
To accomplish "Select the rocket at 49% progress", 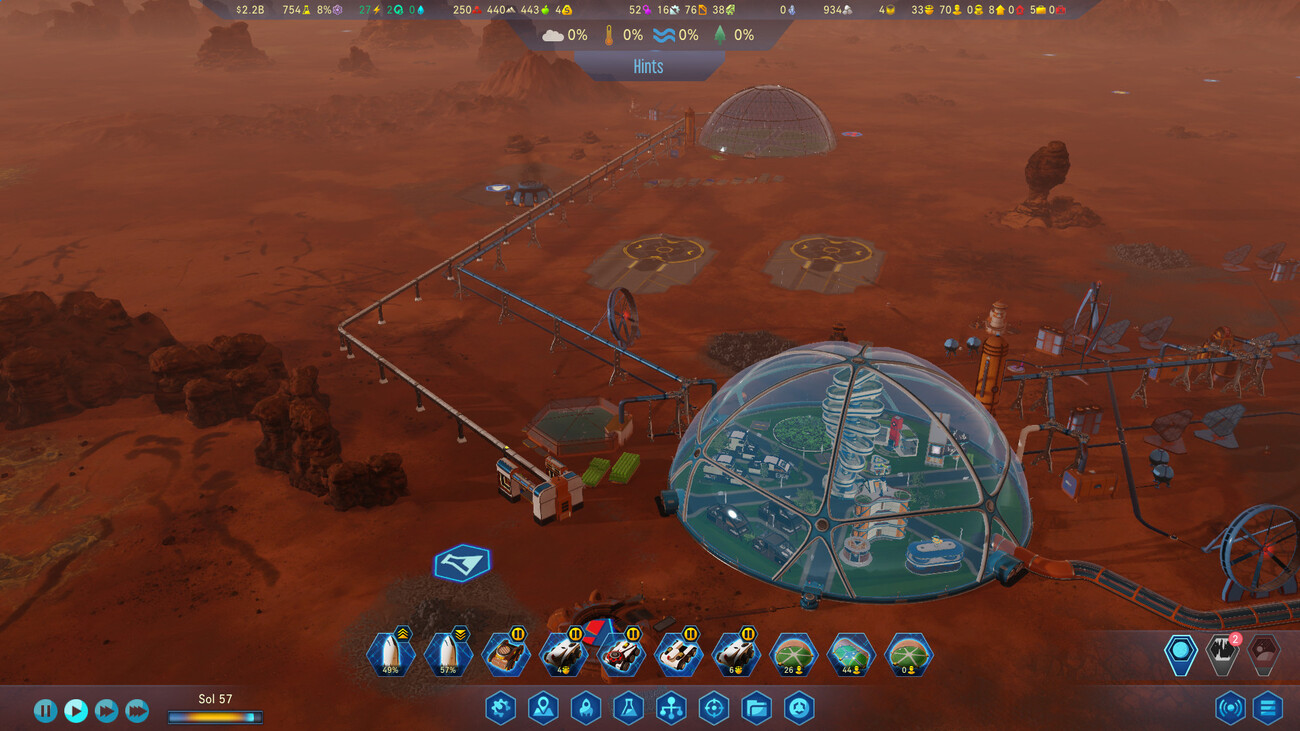I will (391, 655).
